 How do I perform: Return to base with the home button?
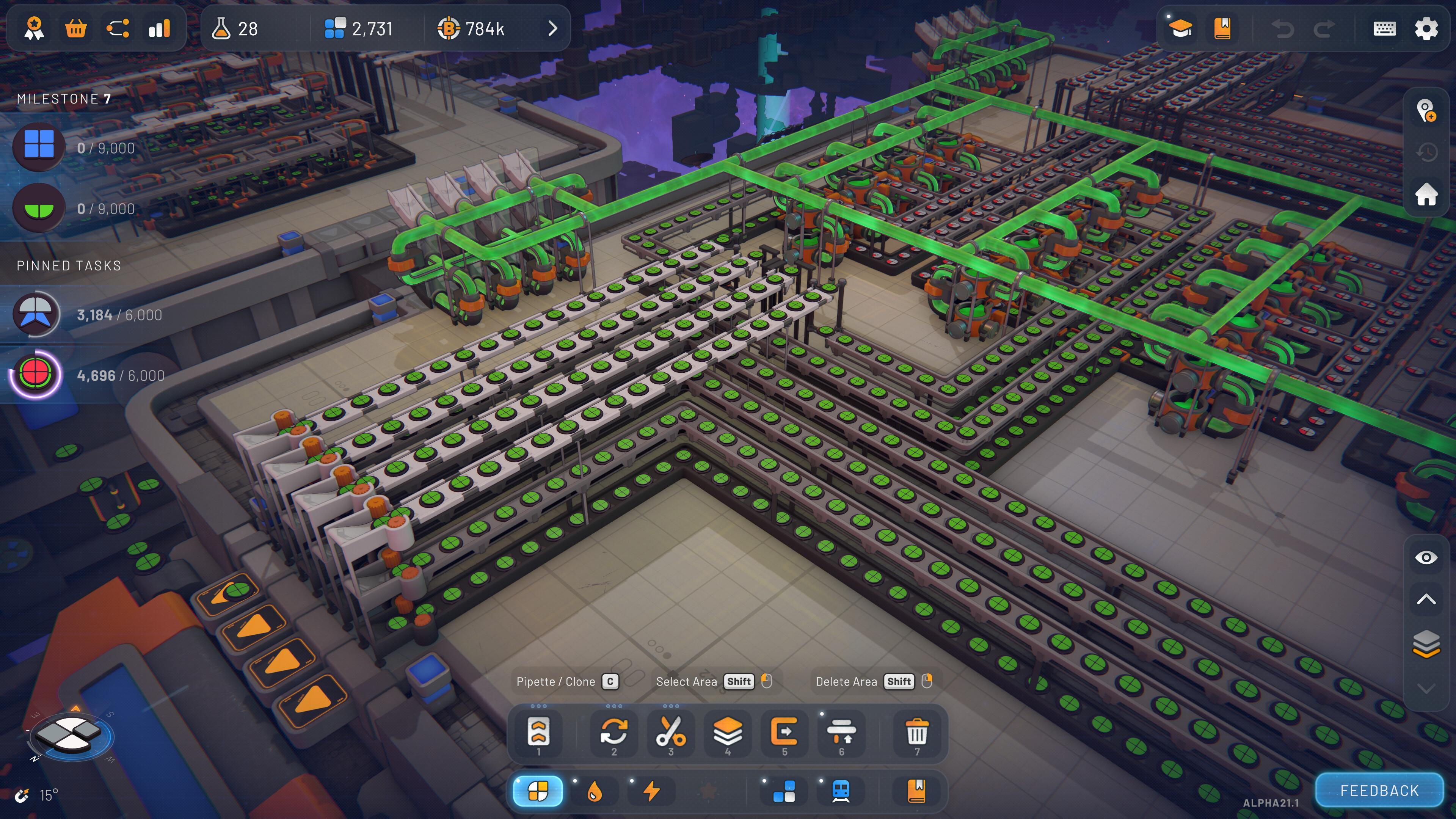(x=1426, y=195)
